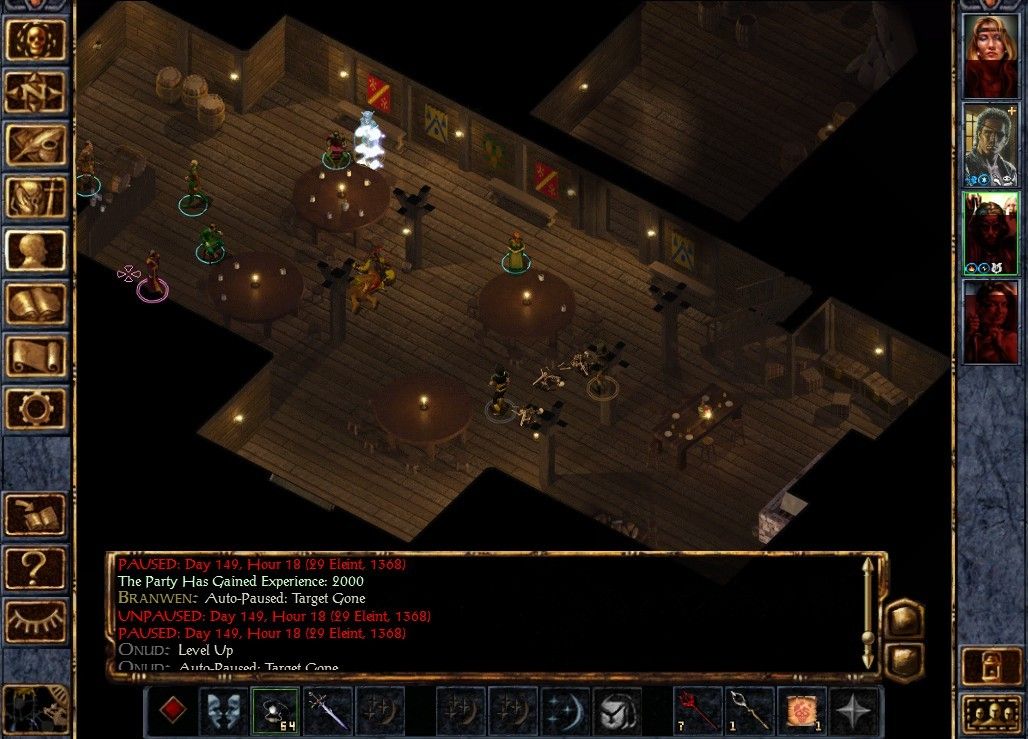Open the area map compass button
Screen dimensions: 1028x739
[36, 93]
